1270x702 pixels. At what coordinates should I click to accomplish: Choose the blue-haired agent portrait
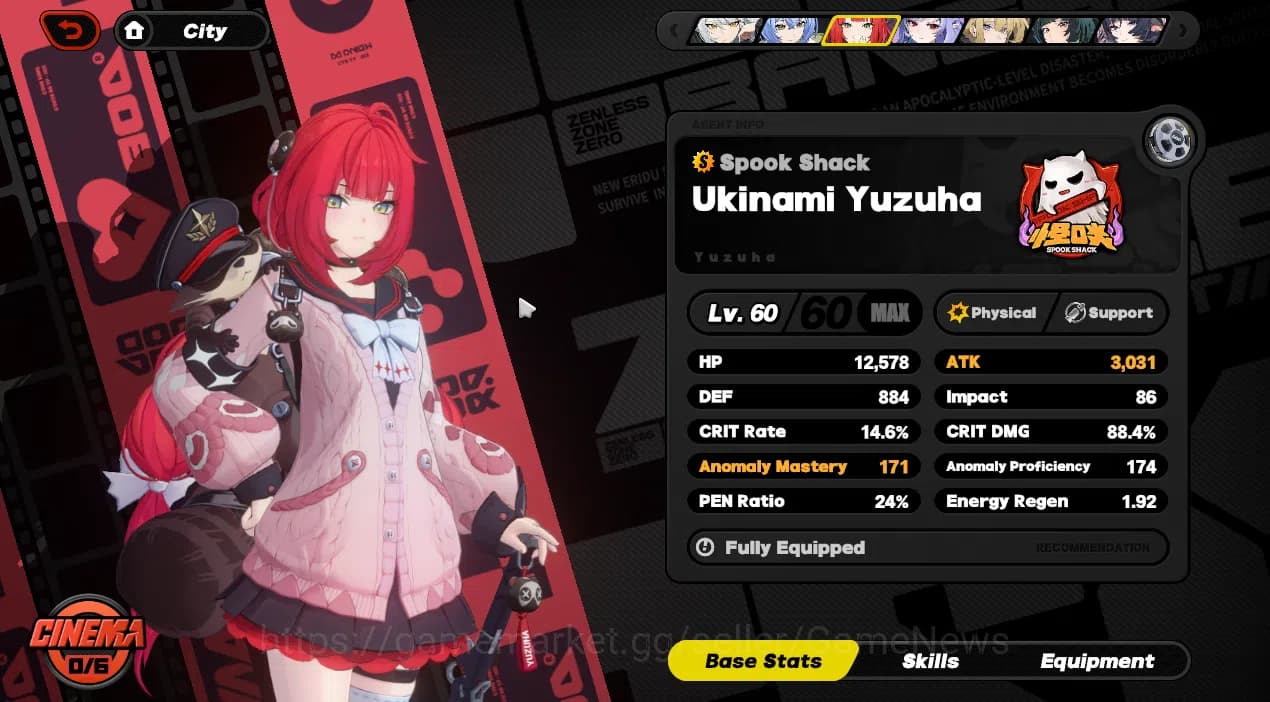click(791, 31)
